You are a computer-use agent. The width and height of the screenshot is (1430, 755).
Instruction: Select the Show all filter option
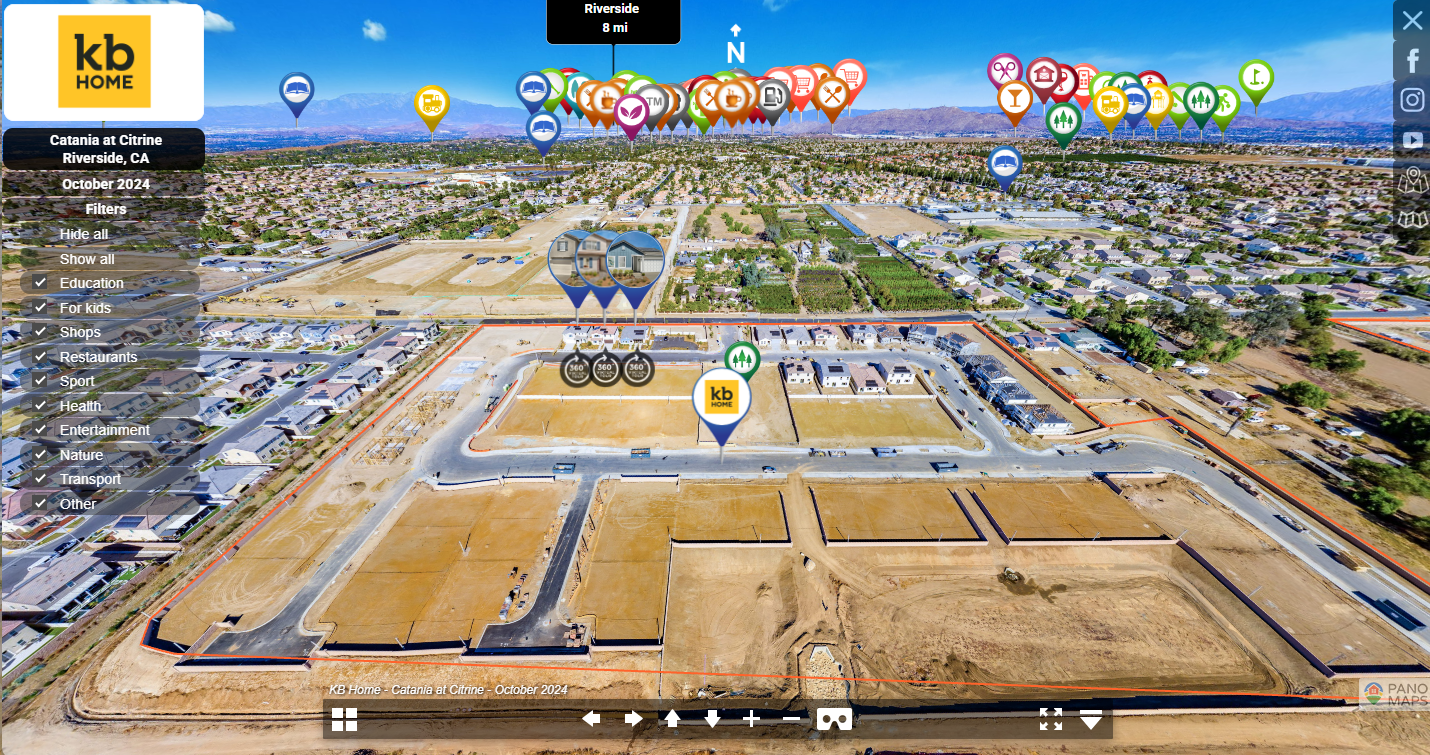(x=87, y=259)
